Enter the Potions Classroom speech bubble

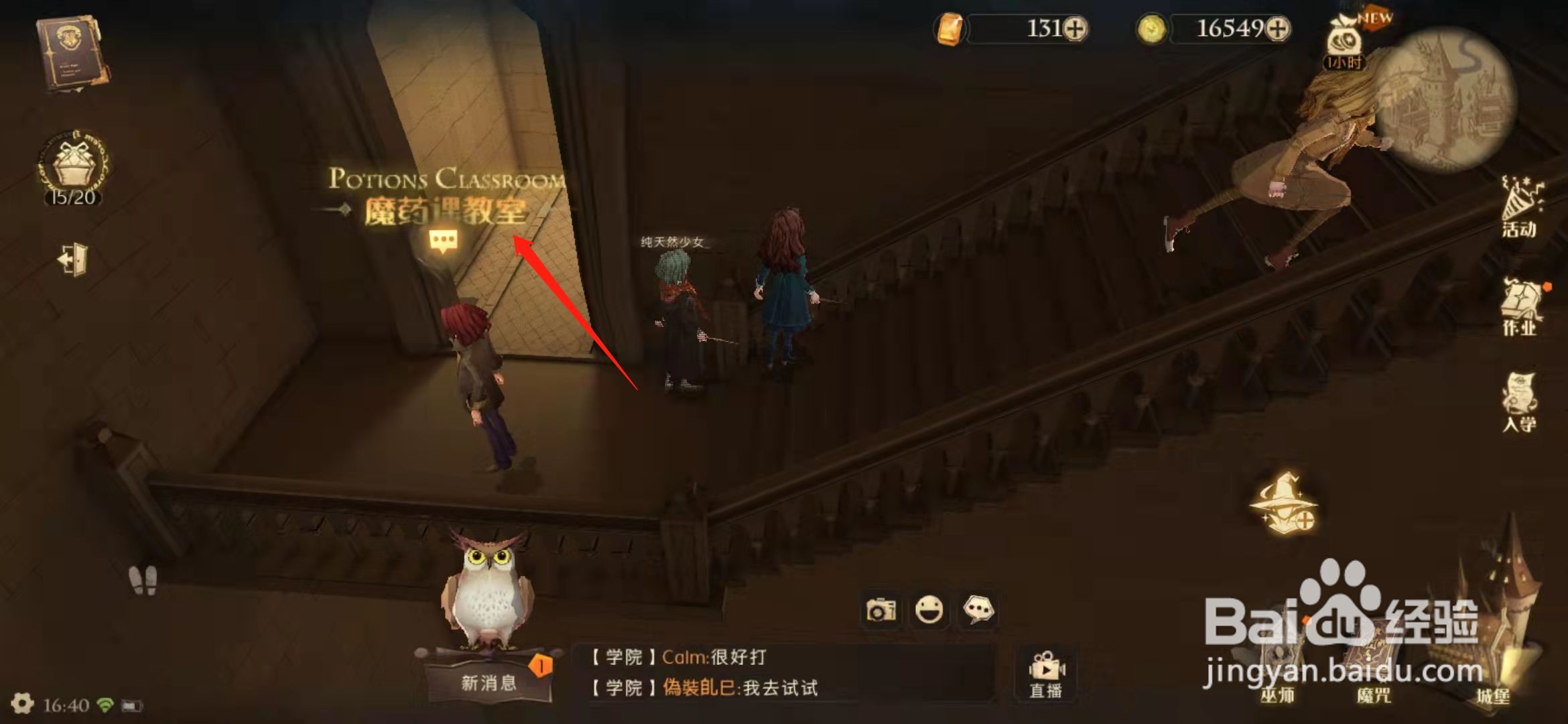[444, 239]
